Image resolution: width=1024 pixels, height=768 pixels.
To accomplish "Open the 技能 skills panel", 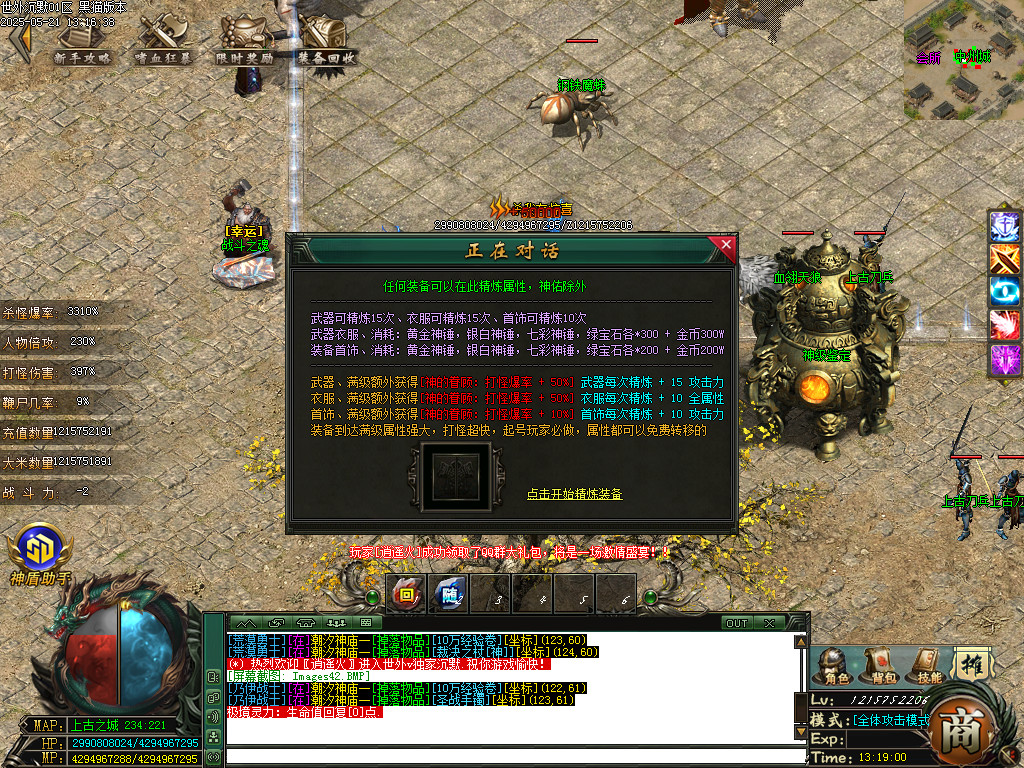I will [x=925, y=666].
